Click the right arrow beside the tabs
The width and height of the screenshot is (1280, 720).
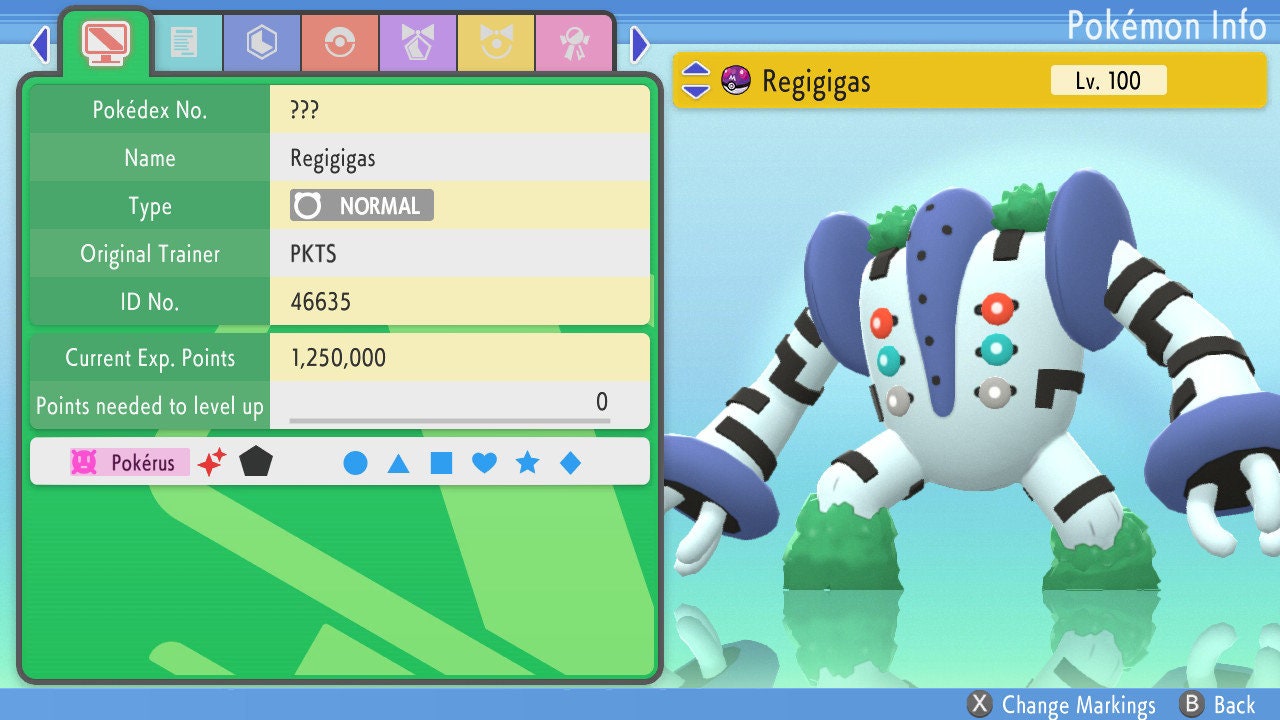(x=640, y=44)
